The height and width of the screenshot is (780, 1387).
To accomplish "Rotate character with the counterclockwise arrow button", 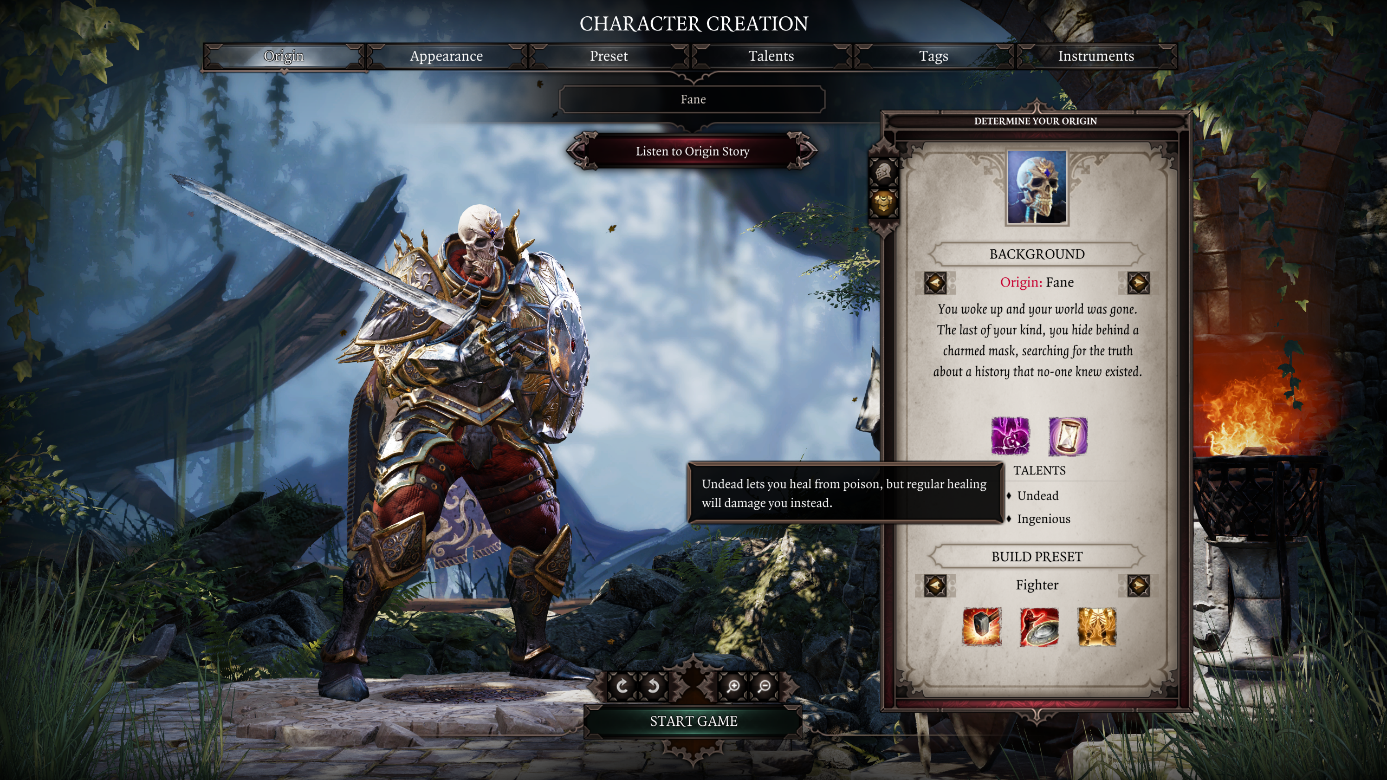I will (x=652, y=686).
